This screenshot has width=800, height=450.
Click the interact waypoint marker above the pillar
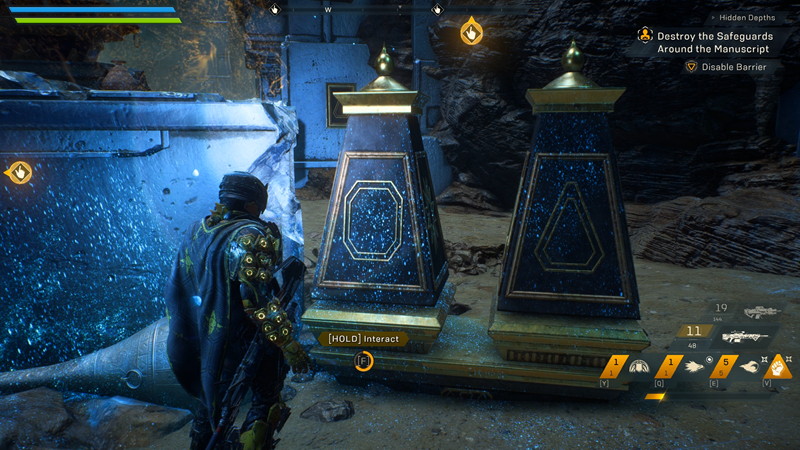pos(471,32)
